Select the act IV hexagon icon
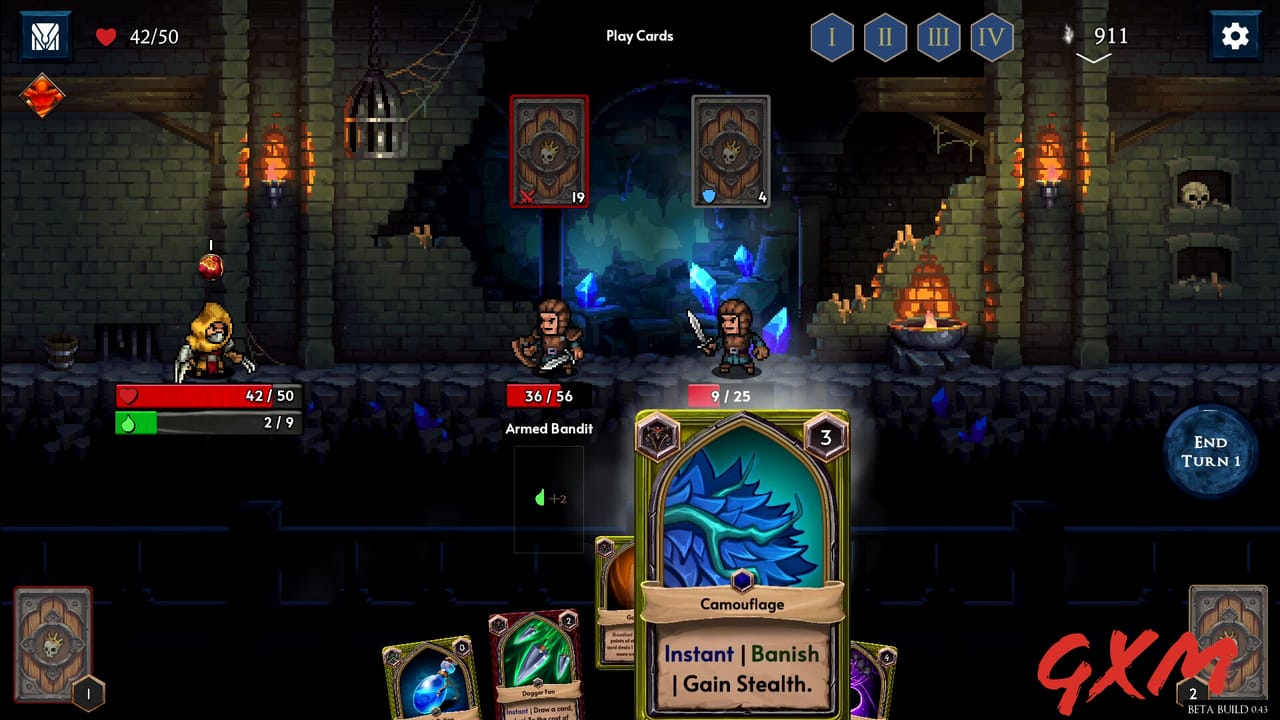 [991, 38]
